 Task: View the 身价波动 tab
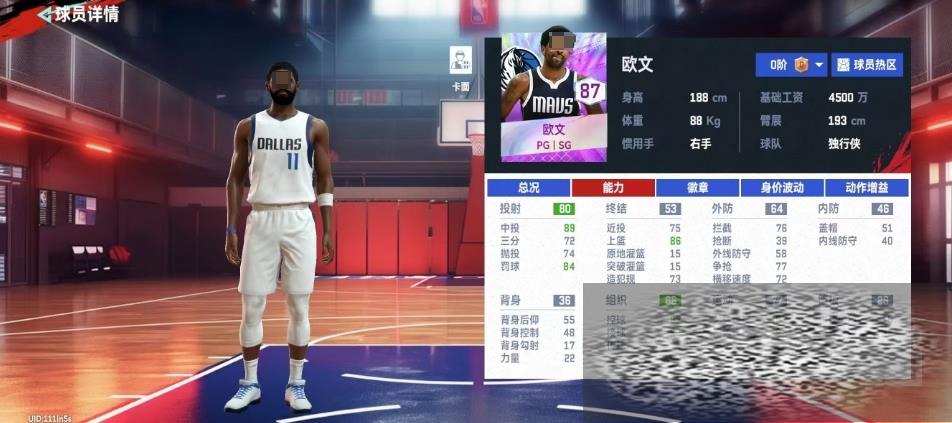[782, 188]
